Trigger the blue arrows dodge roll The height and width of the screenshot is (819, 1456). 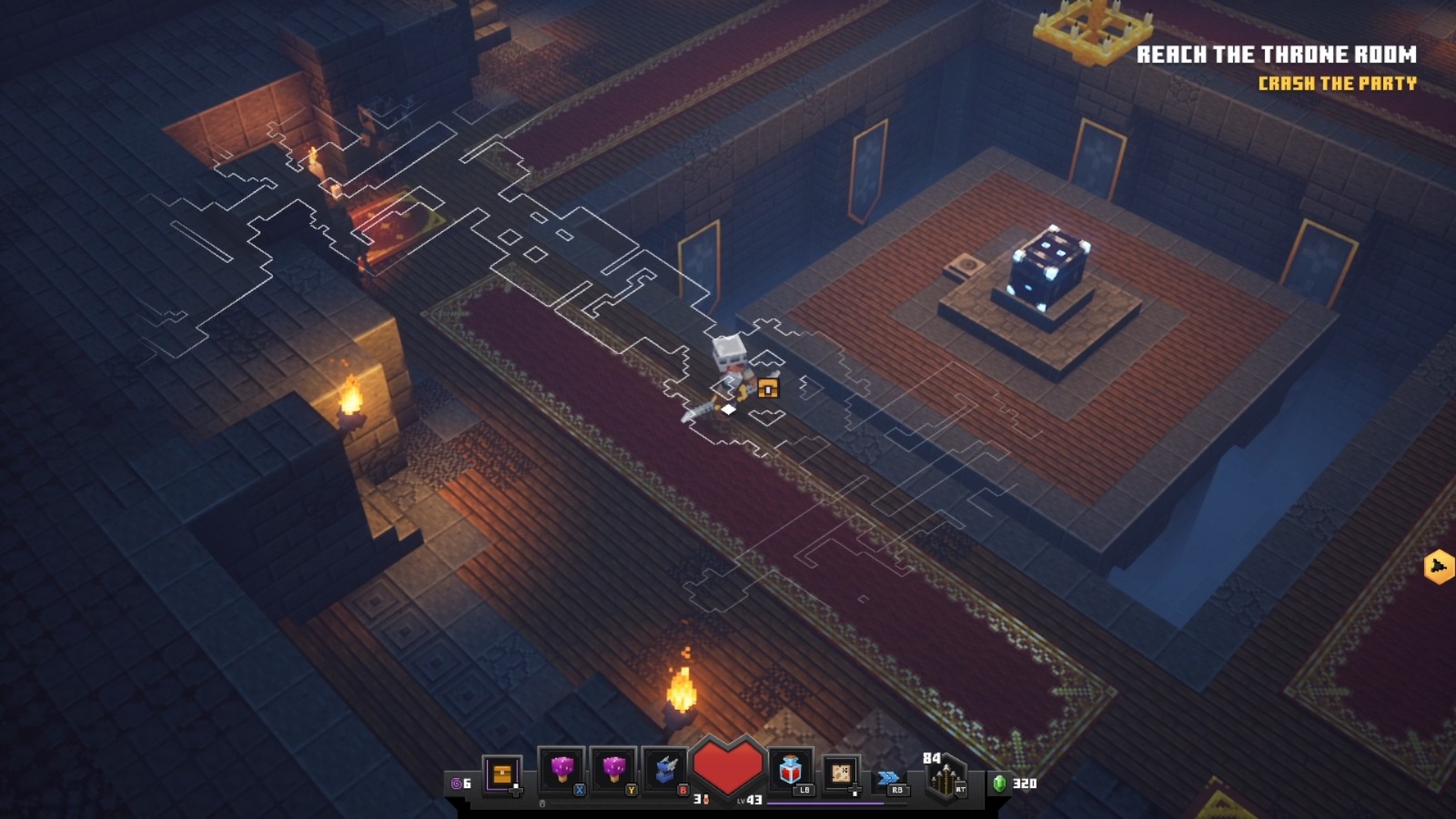point(888,777)
